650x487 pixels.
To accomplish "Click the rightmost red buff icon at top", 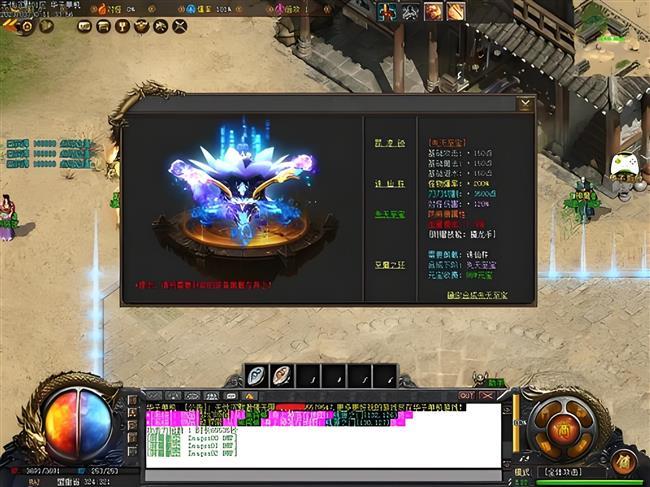I will point(456,12).
